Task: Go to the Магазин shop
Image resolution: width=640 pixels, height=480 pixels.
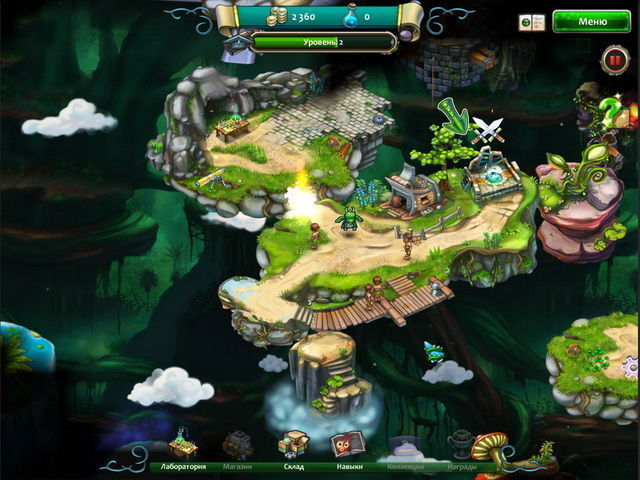Action: tap(238, 448)
